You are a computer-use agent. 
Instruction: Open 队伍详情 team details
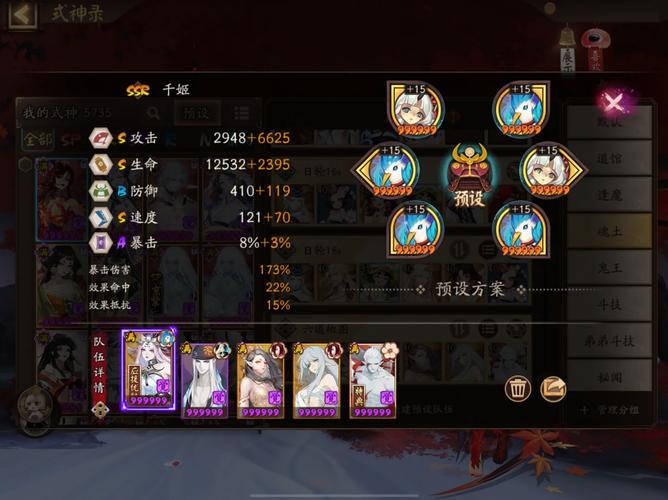coord(100,367)
